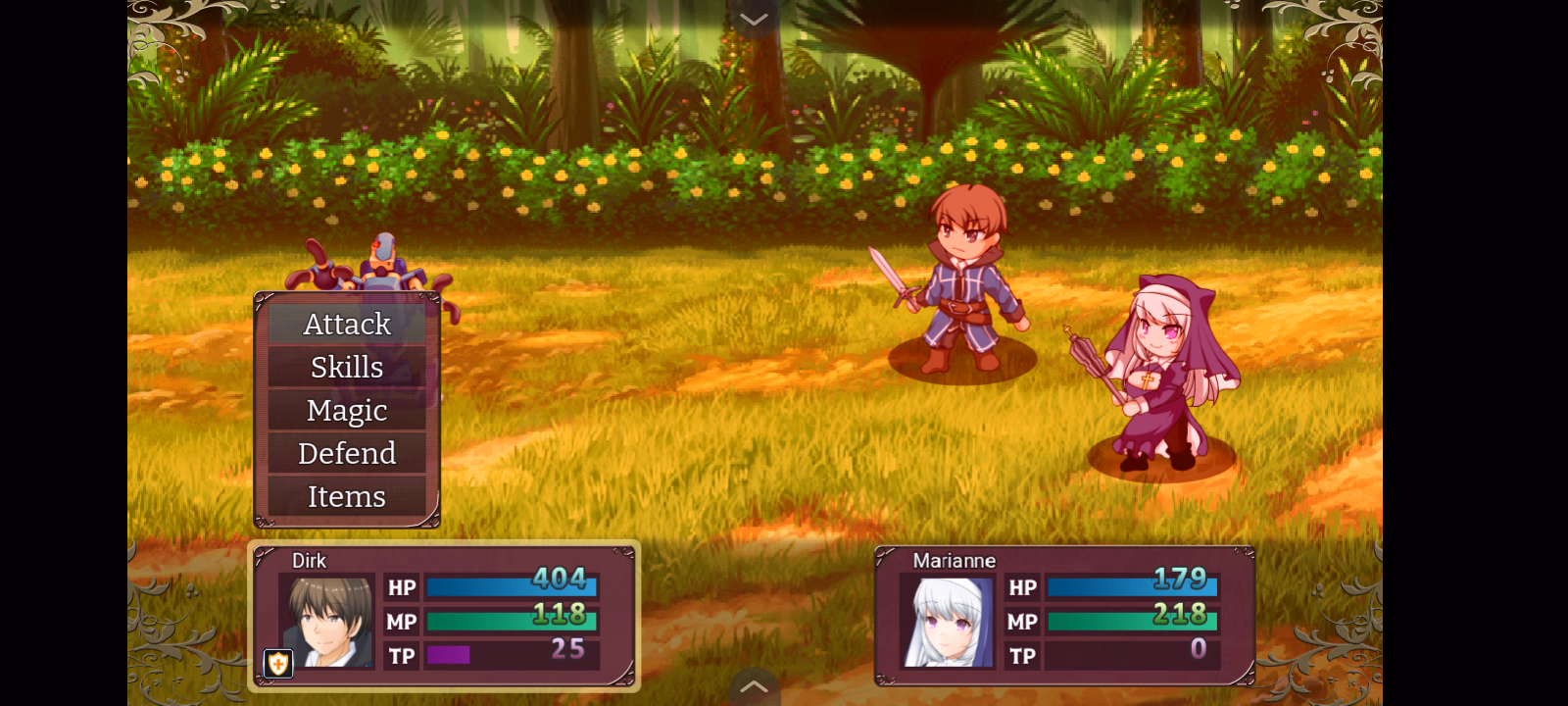Select Dirk's status panel
This screenshot has width=1568, height=706.
(444, 616)
